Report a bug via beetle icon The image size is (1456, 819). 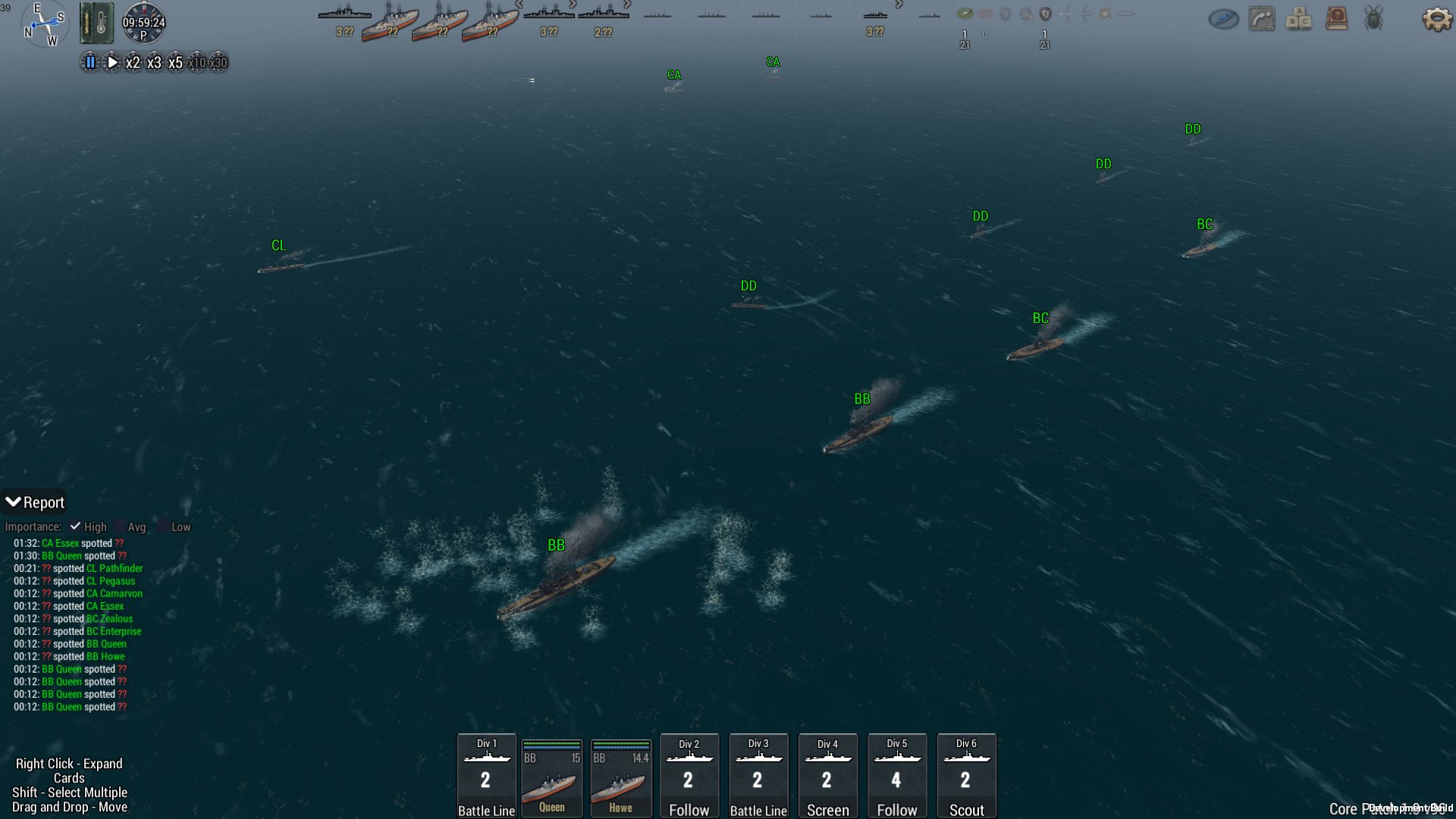pyautogui.click(x=1373, y=19)
